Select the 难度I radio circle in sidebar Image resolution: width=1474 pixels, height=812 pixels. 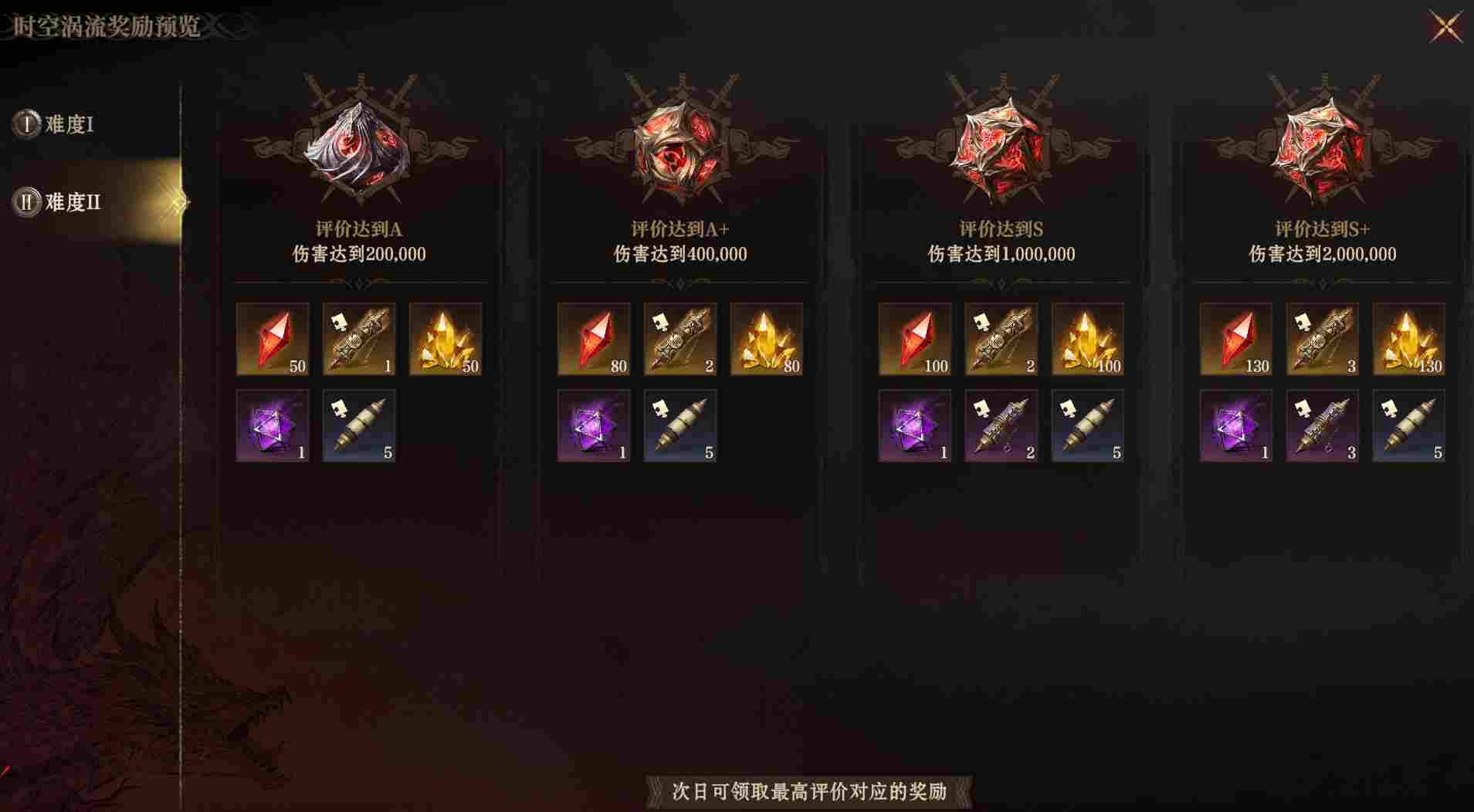[25, 123]
